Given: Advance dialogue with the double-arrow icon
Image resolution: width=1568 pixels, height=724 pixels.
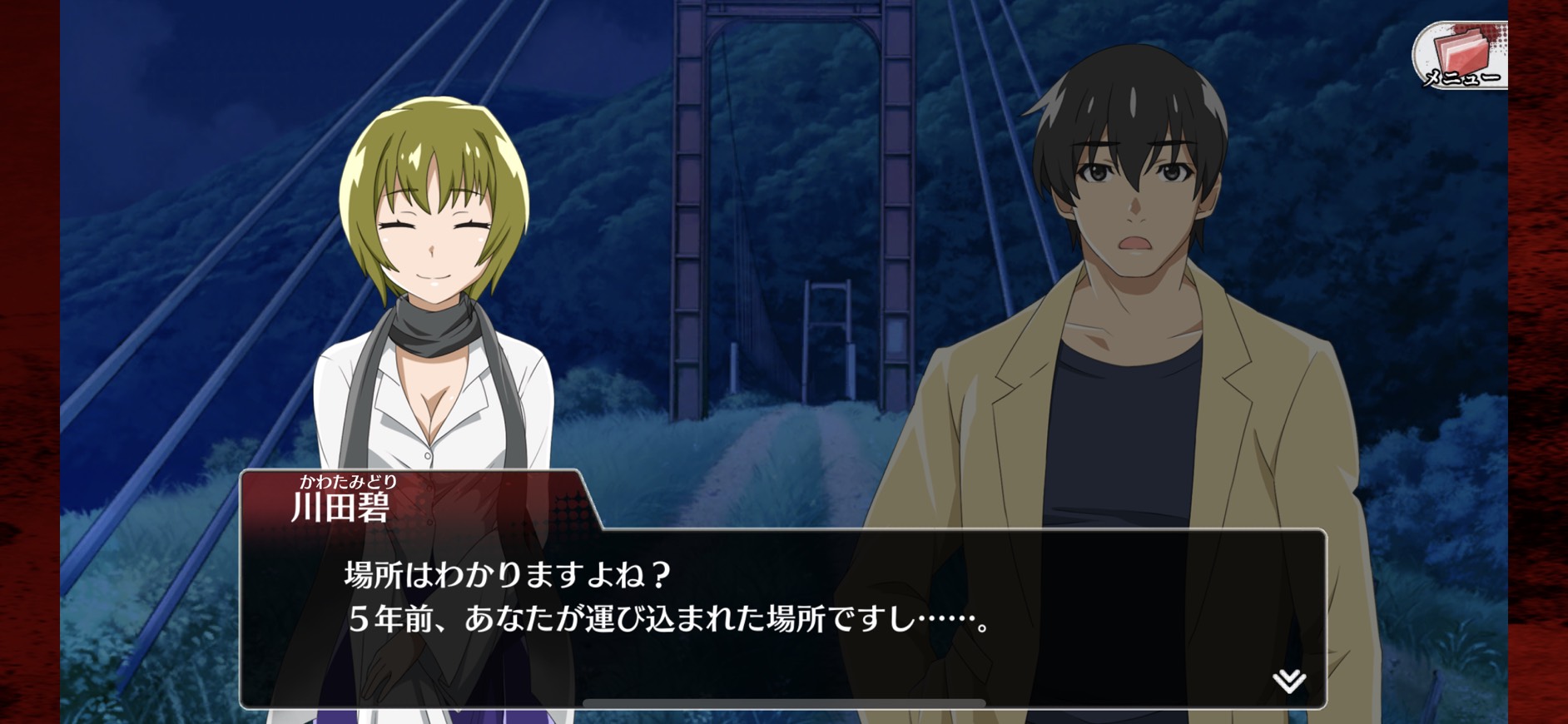Looking at the screenshot, I should [1289, 682].
